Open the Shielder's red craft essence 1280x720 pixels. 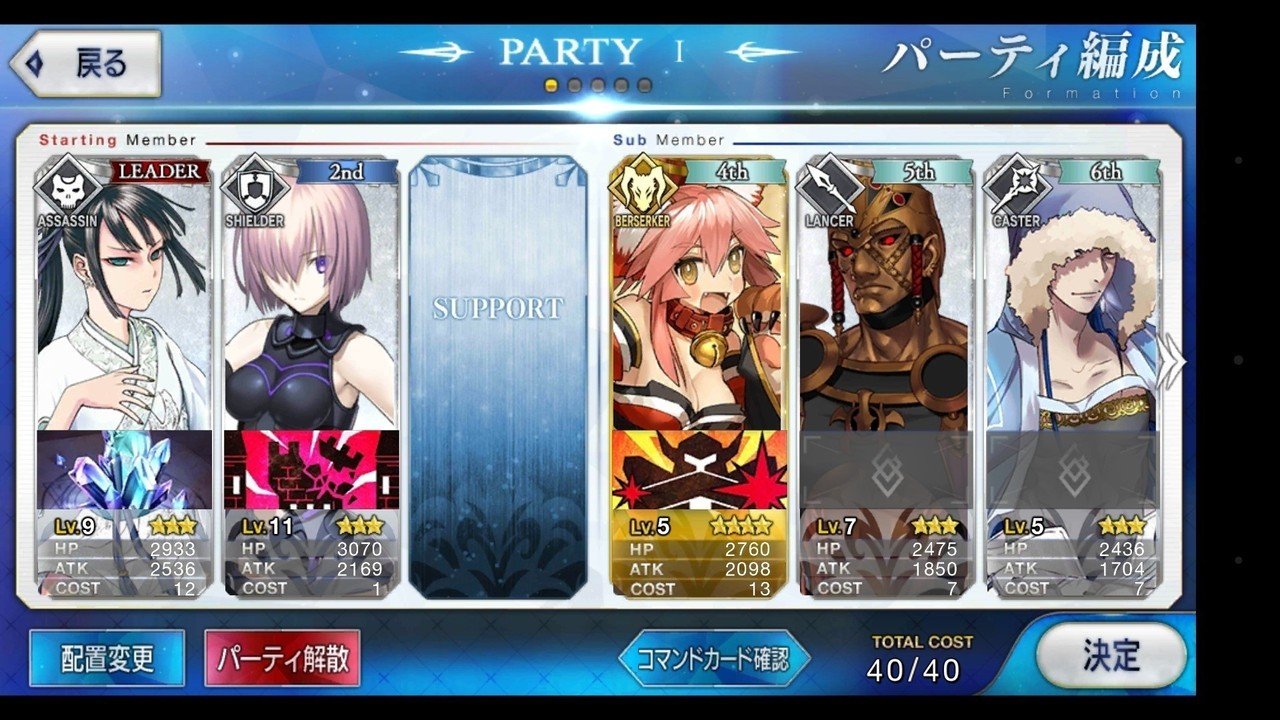311,470
